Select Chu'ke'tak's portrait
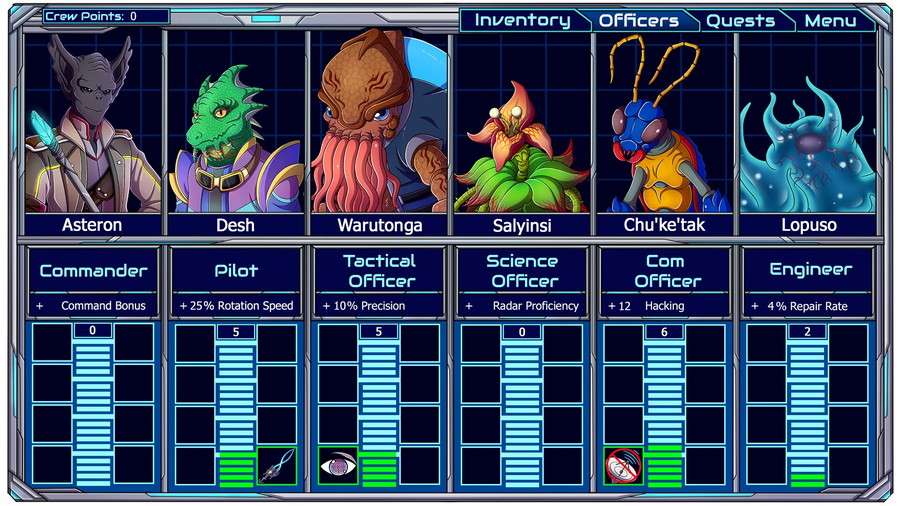The width and height of the screenshot is (900, 506). click(665, 124)
